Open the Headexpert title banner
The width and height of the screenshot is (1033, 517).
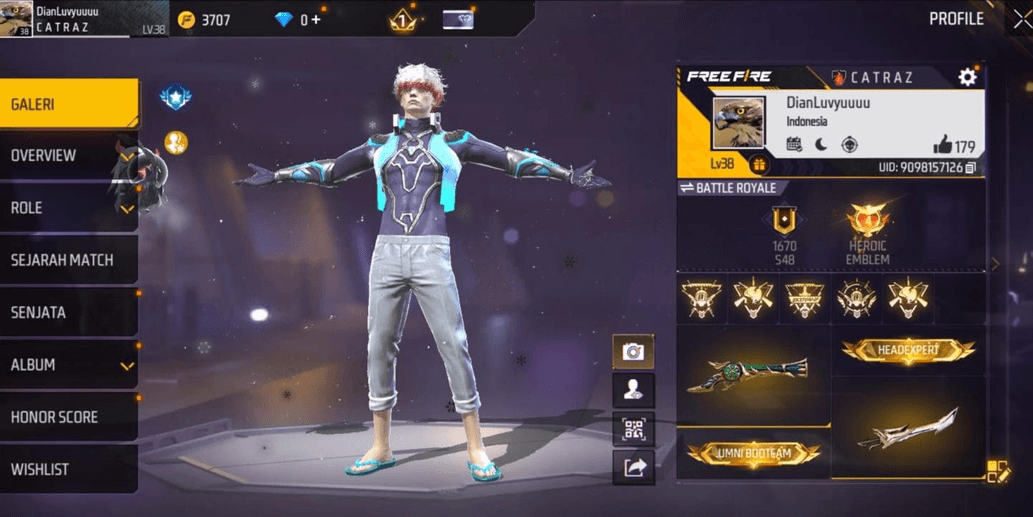[x=907, y=350]
